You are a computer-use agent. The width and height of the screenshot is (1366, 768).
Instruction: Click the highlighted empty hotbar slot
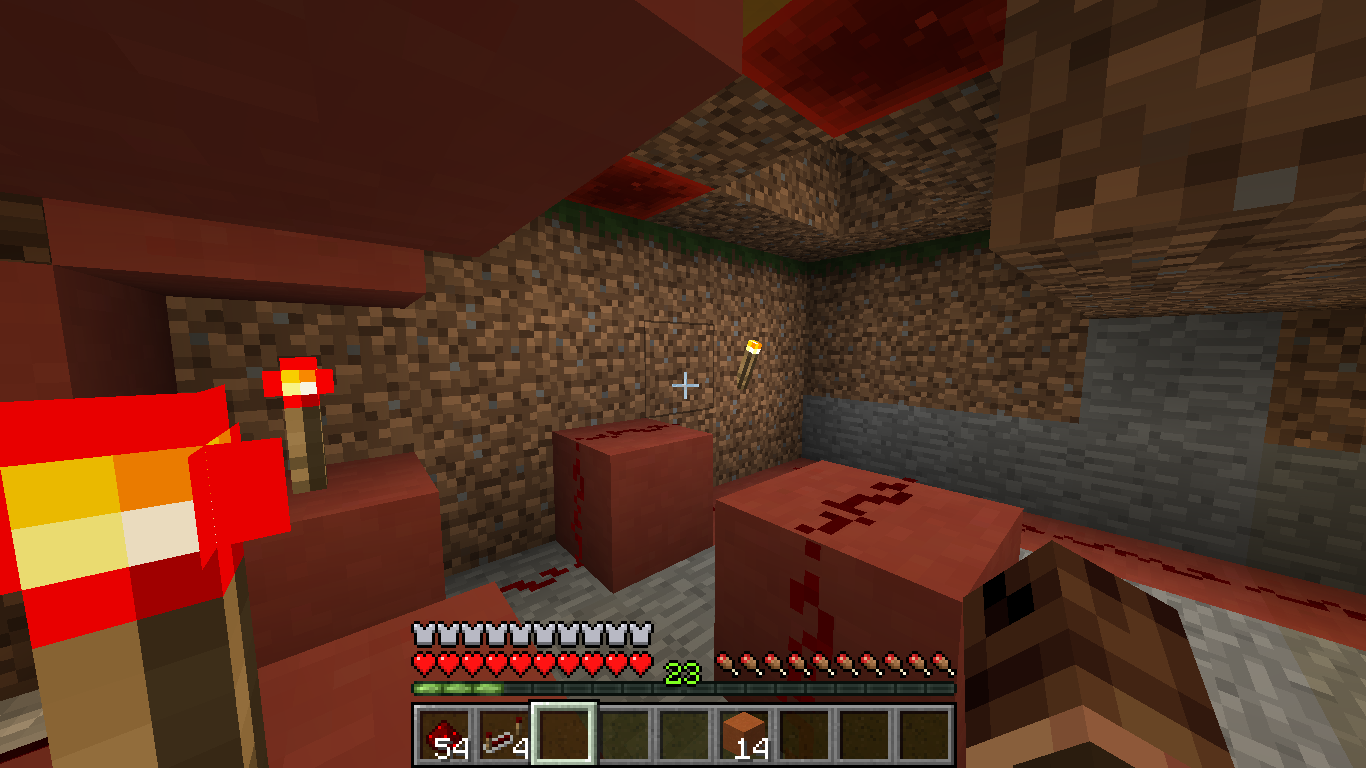564,735
